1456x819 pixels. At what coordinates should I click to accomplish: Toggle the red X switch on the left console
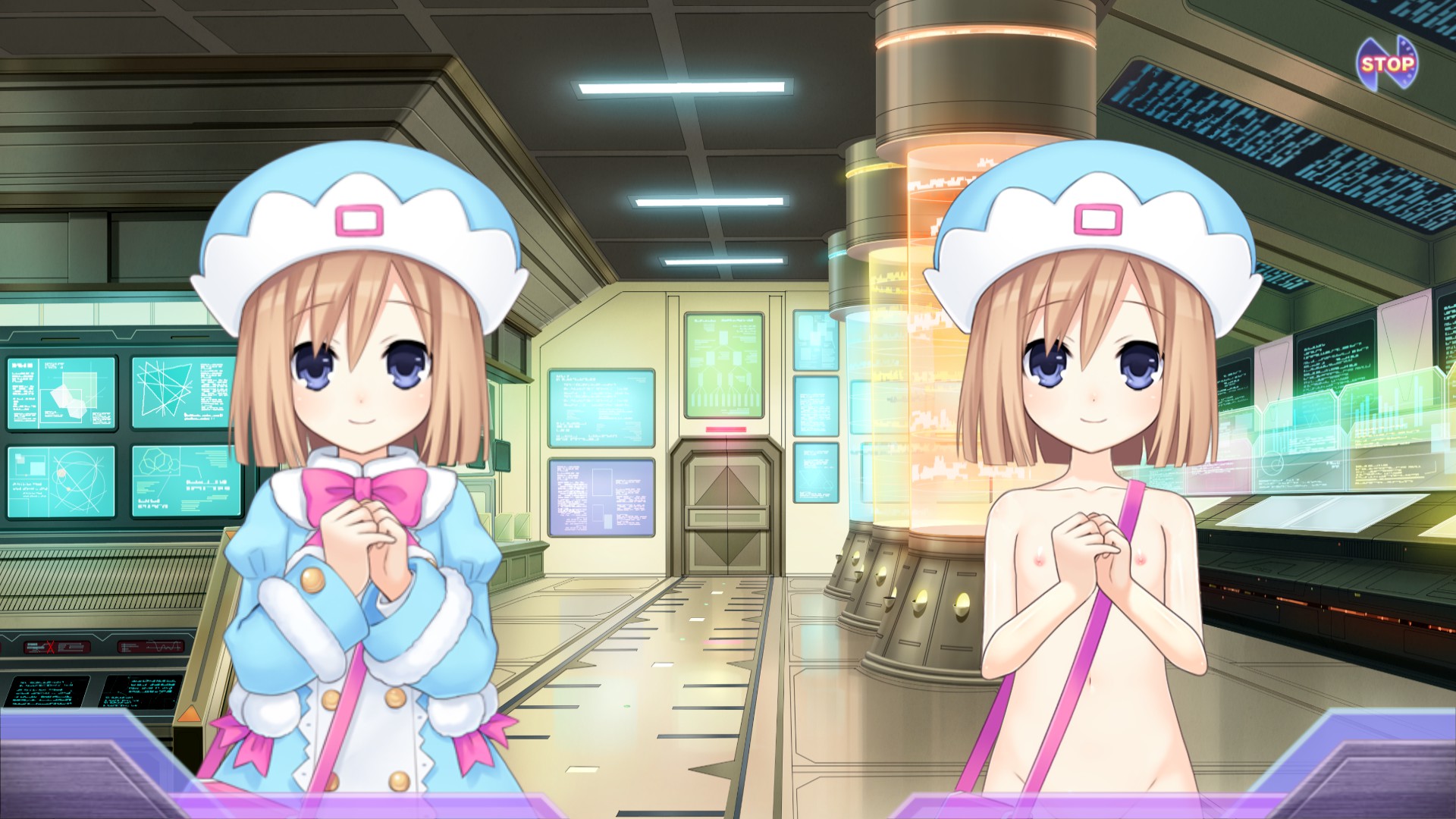(52, 648)
